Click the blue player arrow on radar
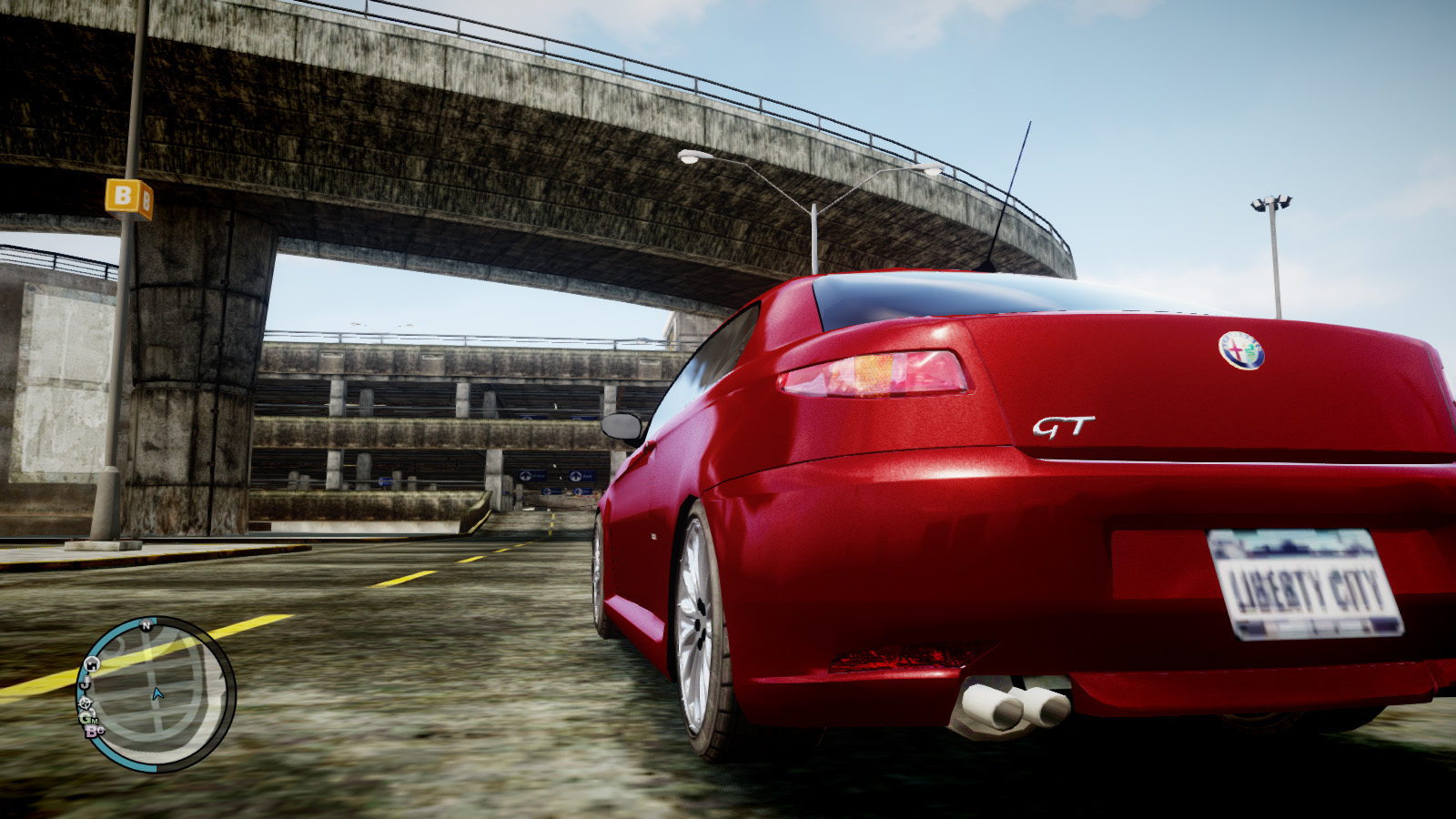Viewport: 1456px width, 819px height. (x=157, y=694)
